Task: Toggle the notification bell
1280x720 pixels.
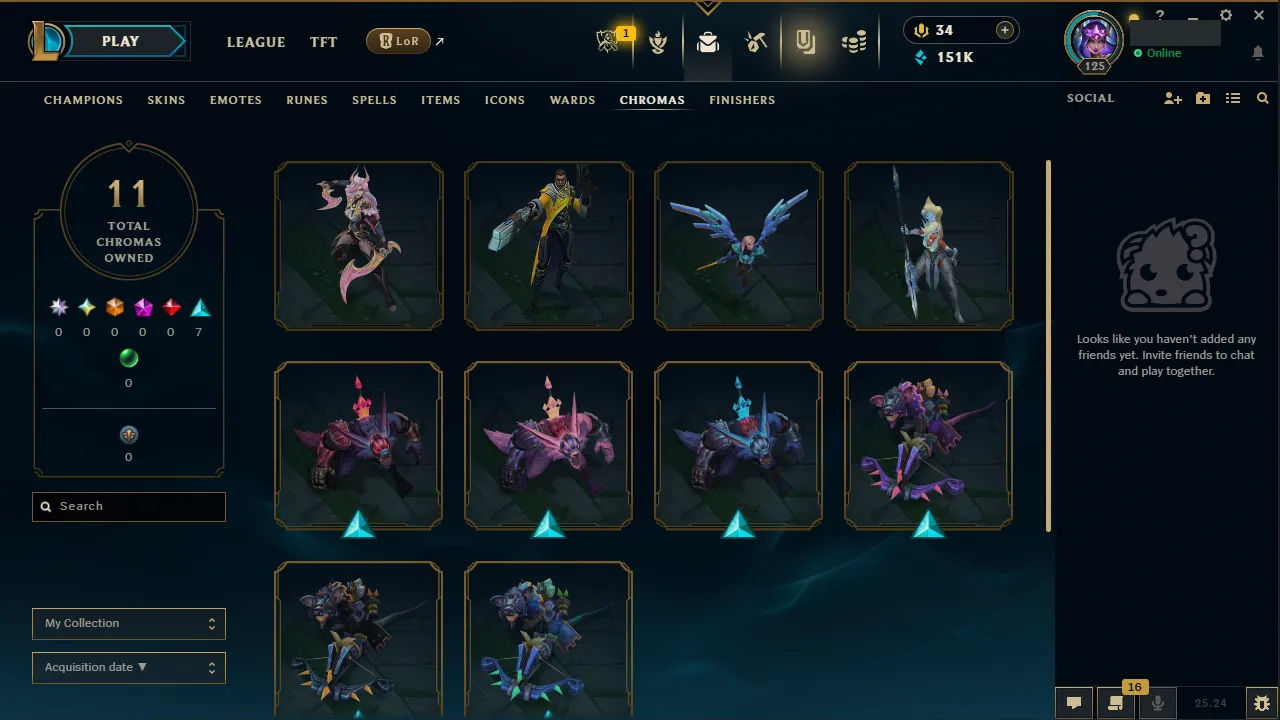Action: 1258,52
